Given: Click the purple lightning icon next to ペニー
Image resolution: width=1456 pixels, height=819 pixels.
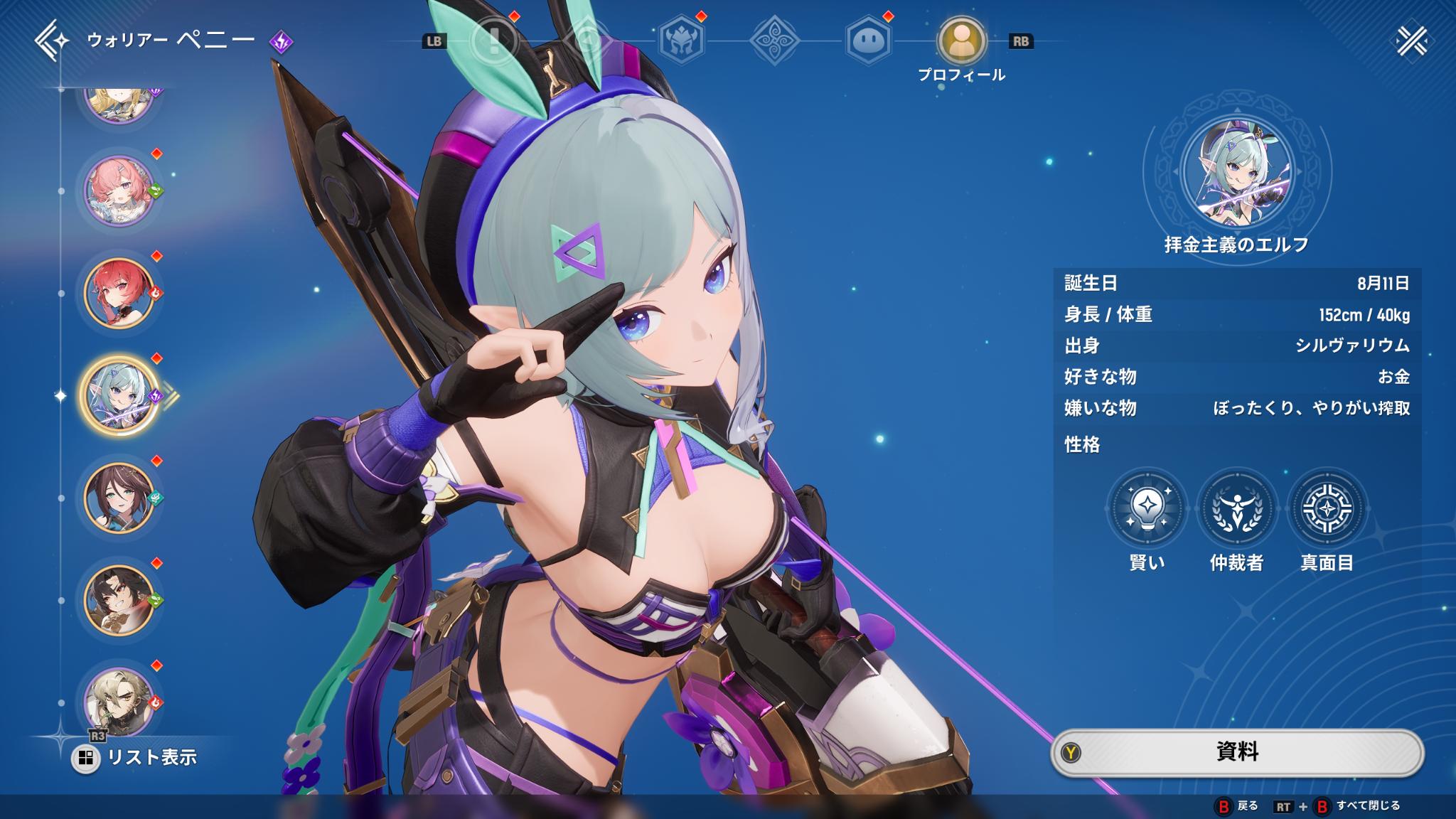Looking at the screenshot, I should coord(282,41).
